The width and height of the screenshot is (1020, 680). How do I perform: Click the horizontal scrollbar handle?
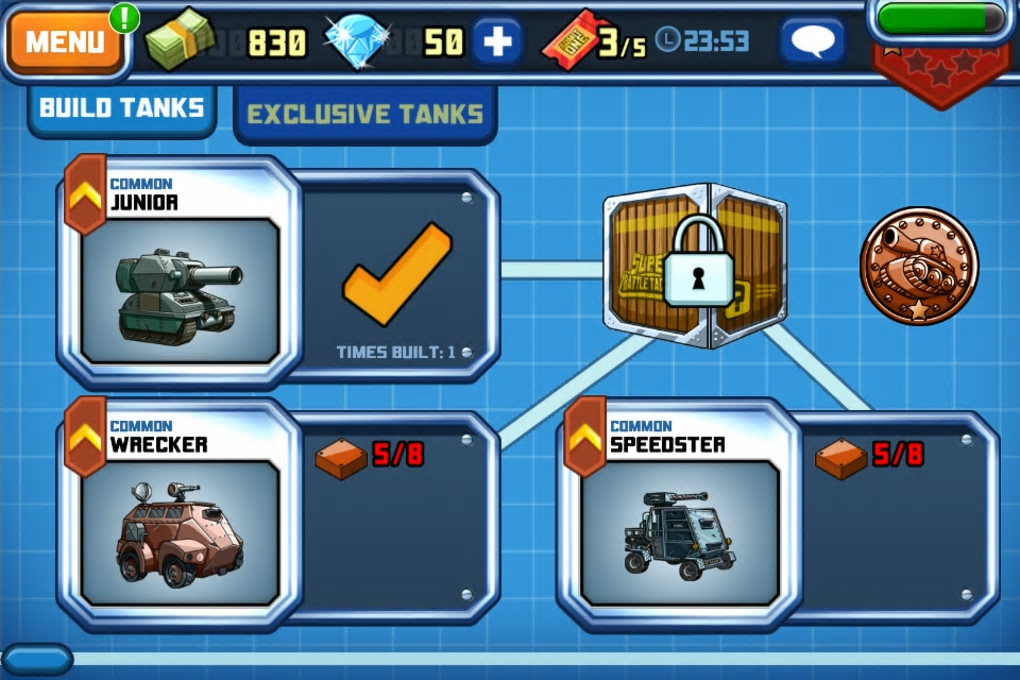click(37, 659)
